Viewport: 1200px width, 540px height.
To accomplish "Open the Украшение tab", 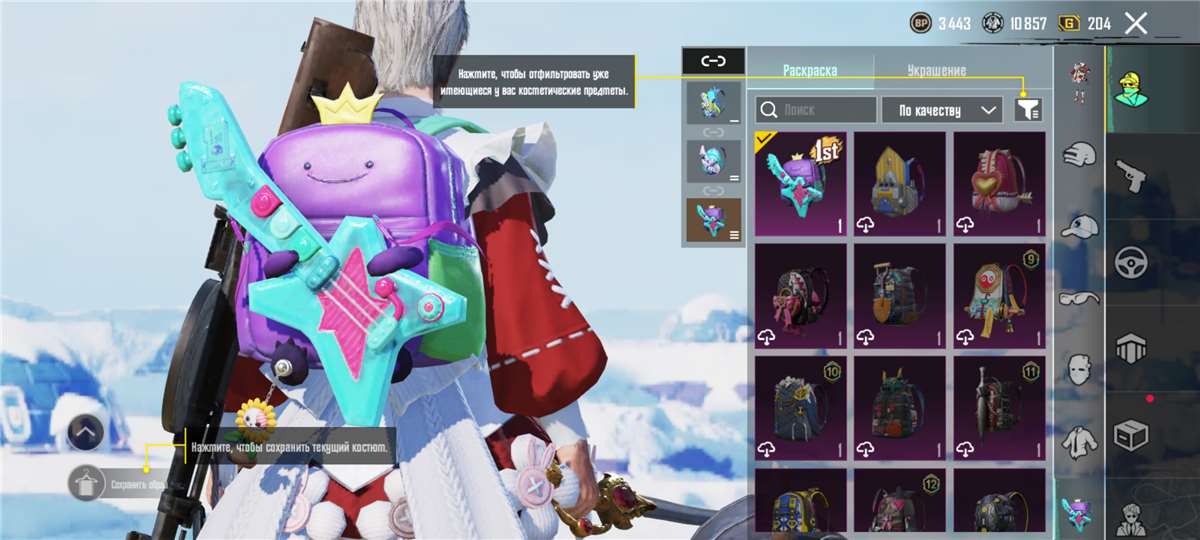I will coord(936,71).
